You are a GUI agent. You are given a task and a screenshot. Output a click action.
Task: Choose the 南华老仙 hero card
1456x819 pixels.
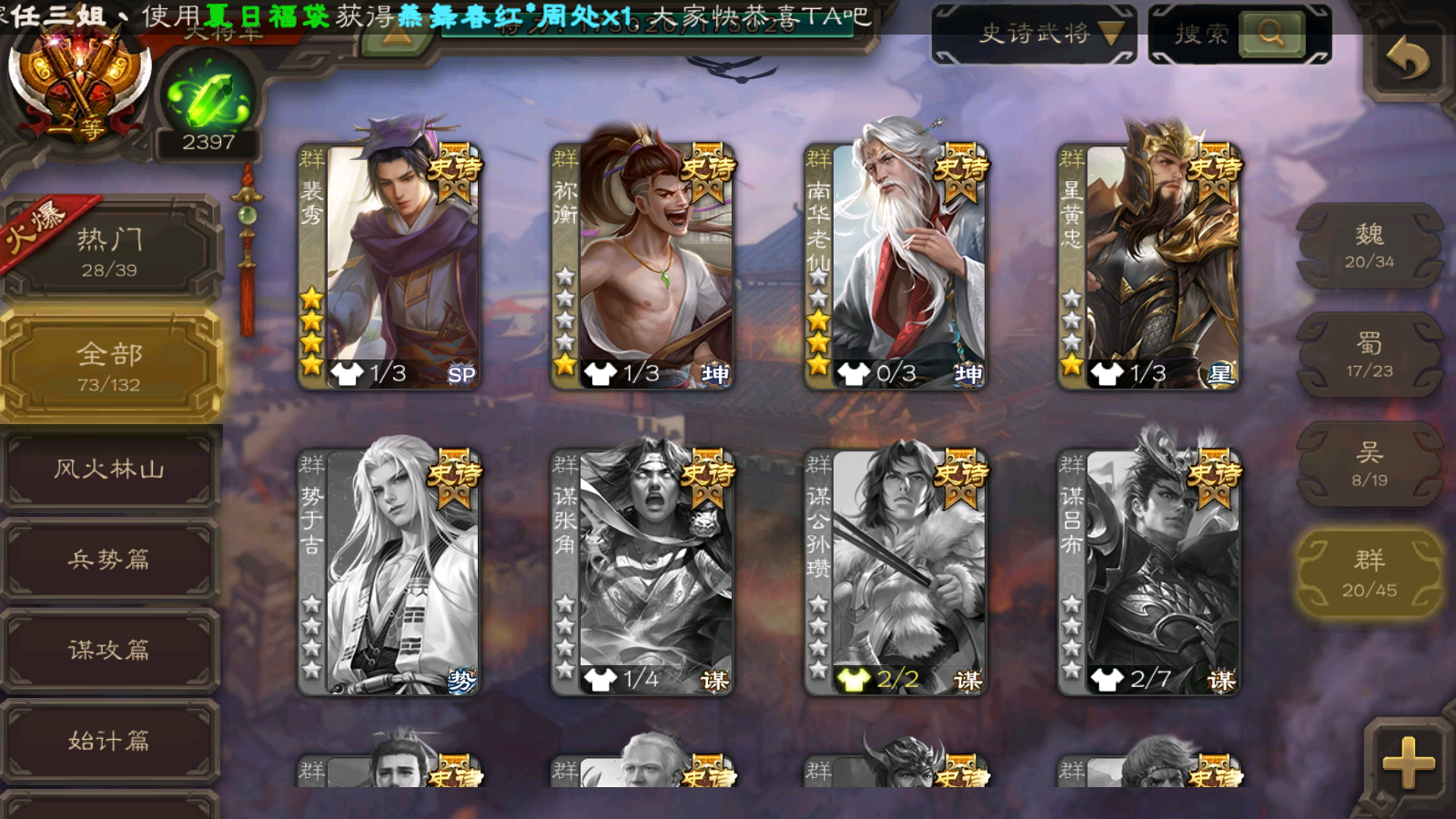(x=895, y=266)
